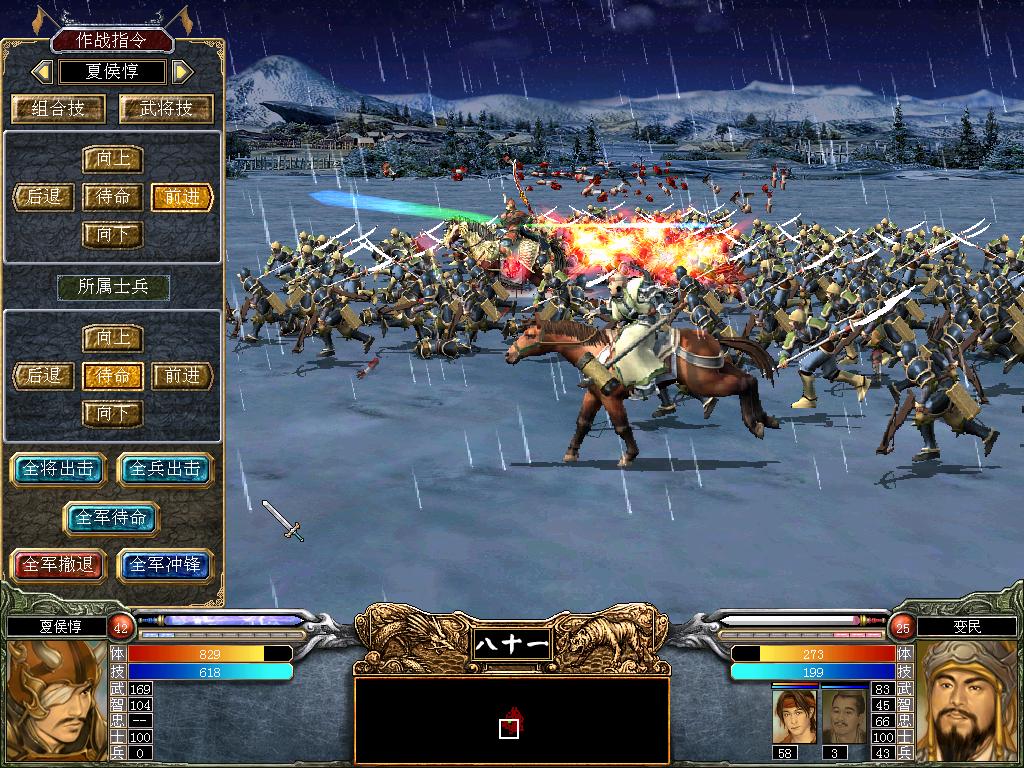
Task: Set 所属士兵 soldiers to 待命 standby
Action: pos(113,376)
